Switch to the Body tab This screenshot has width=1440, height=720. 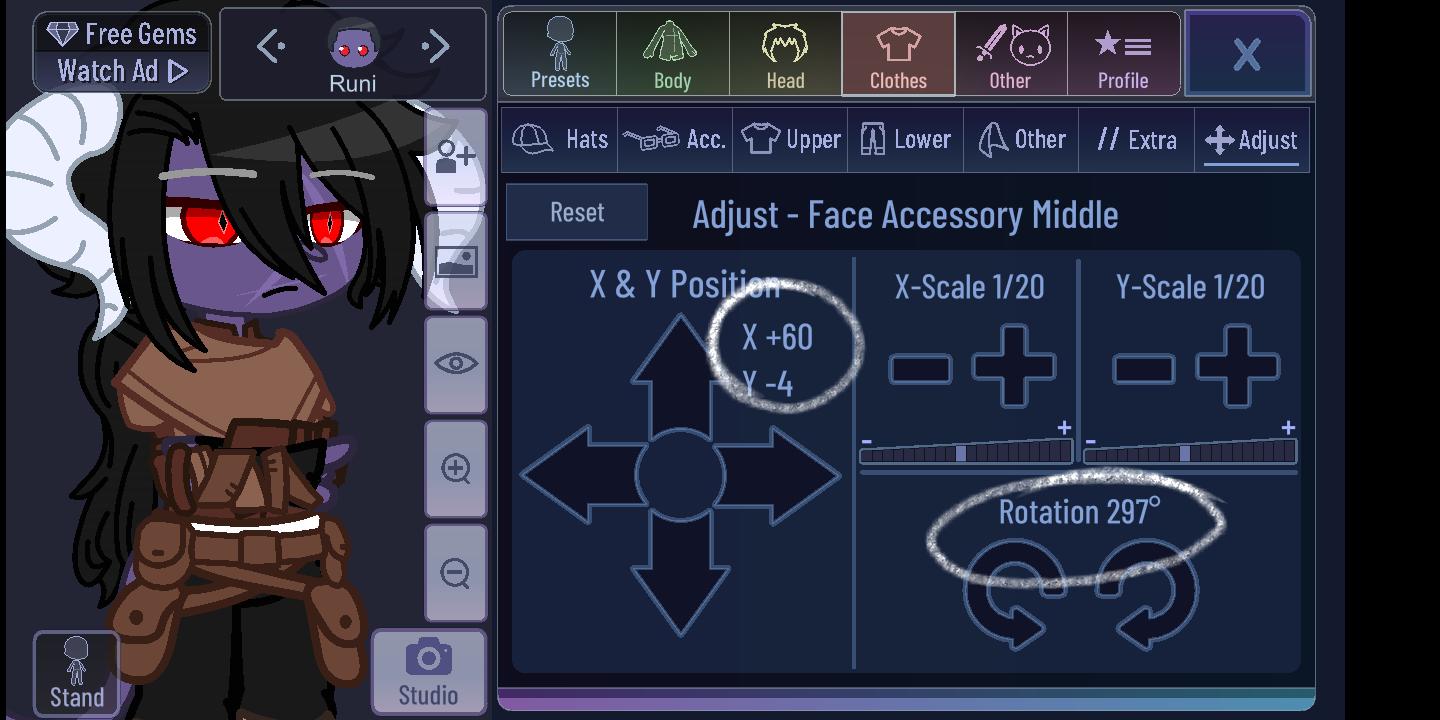coord(672,54)
